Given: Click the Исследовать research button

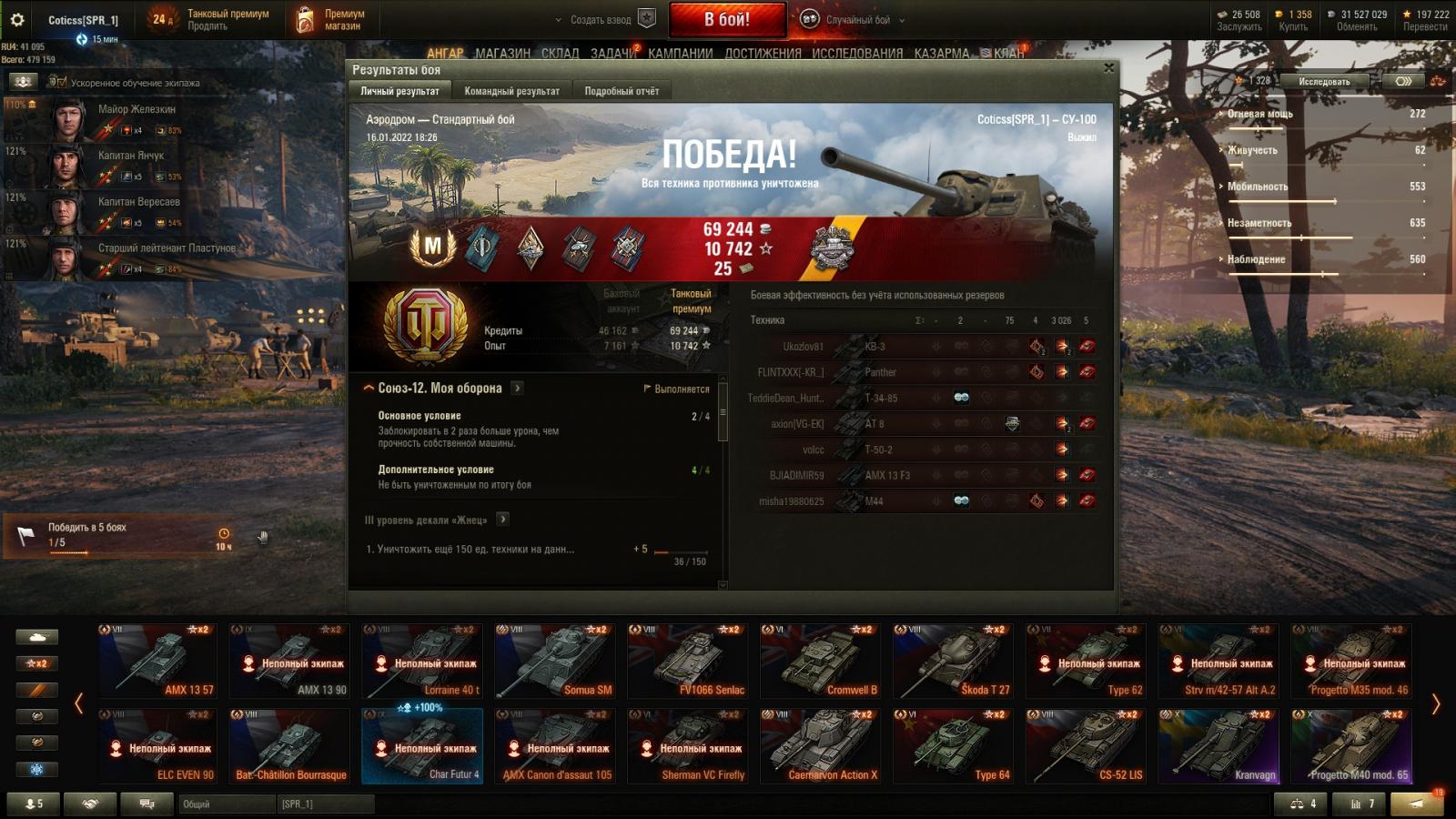Looking at the screenshot, I should (x=1324, y=81).
